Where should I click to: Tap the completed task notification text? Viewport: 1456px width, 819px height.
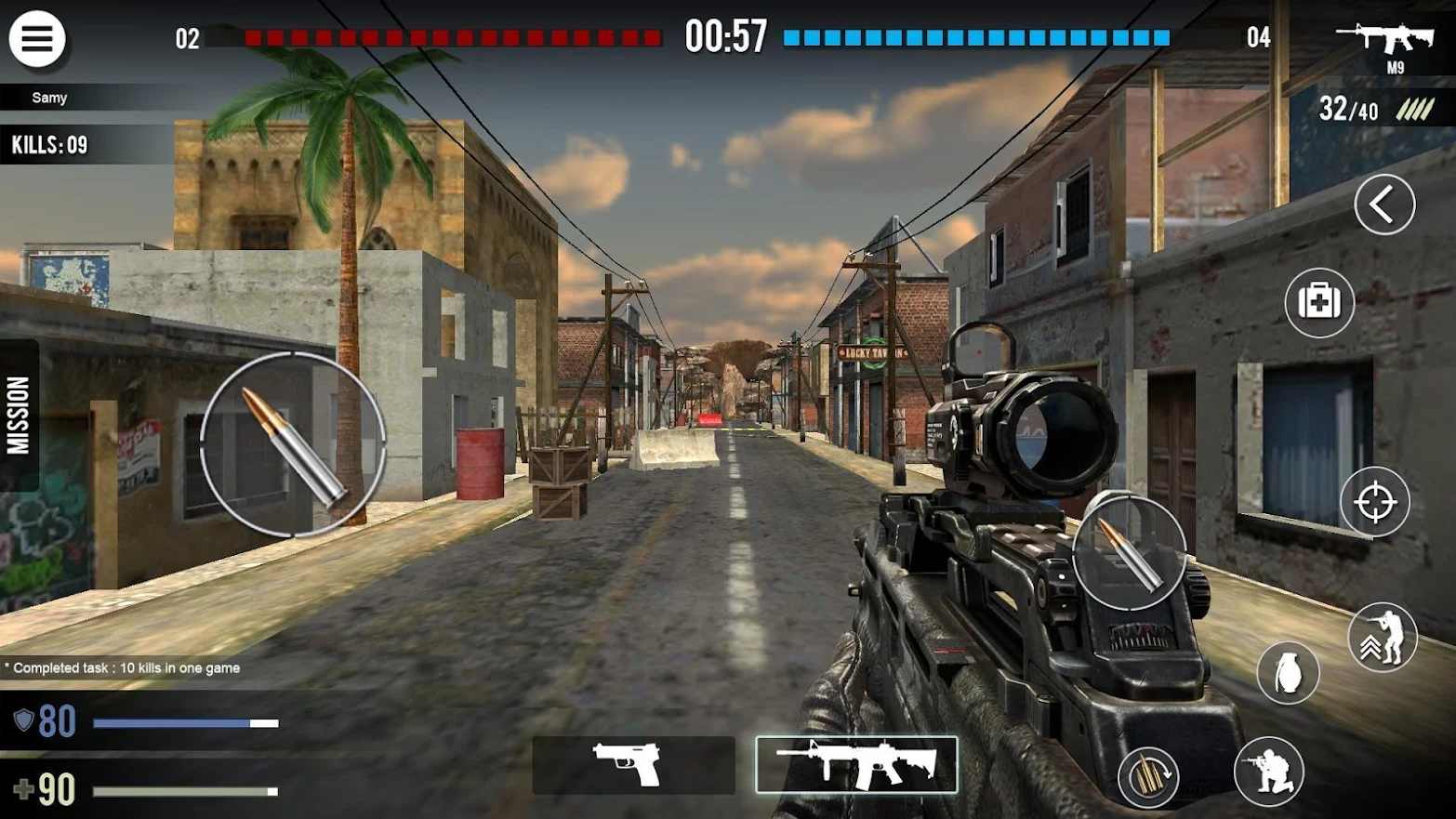point(121,667)
